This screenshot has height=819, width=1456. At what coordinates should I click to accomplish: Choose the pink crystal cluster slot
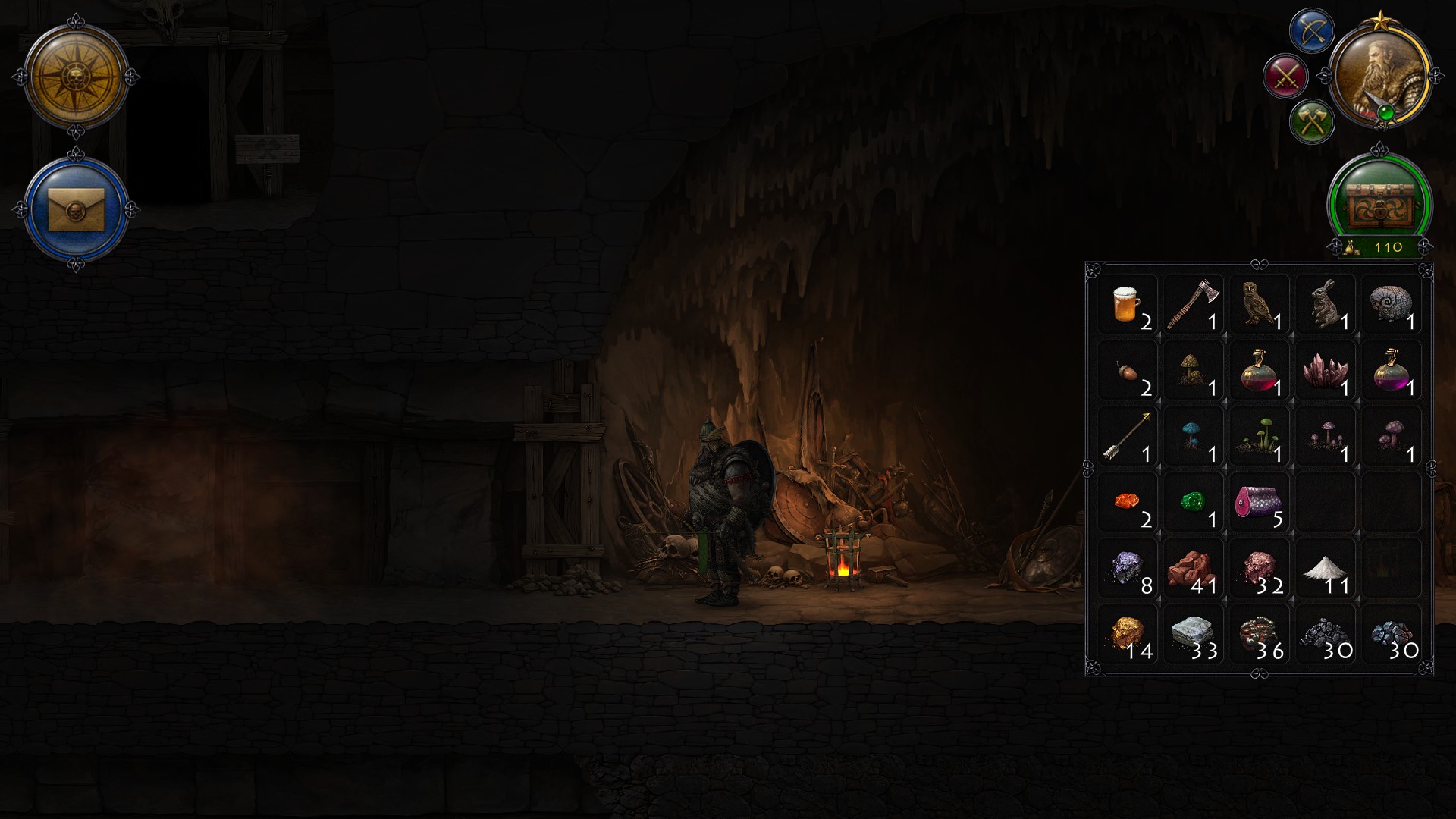tap(1326, 372)
